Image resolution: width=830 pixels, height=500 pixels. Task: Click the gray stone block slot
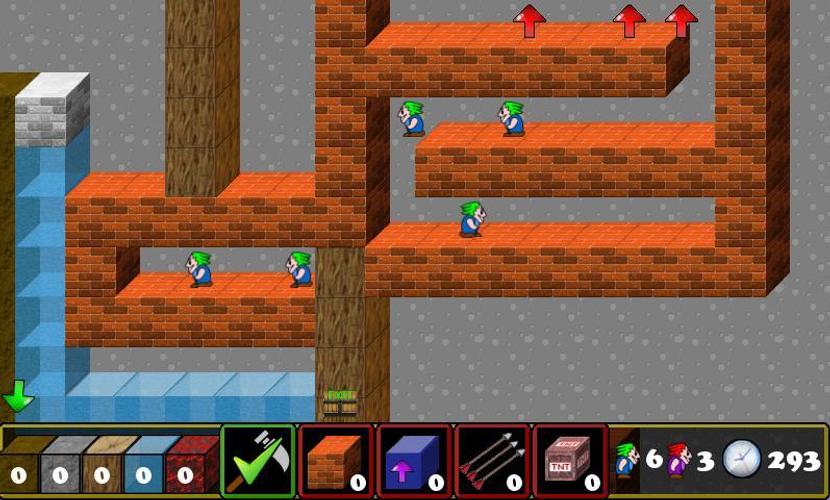(x=60, y=465)
